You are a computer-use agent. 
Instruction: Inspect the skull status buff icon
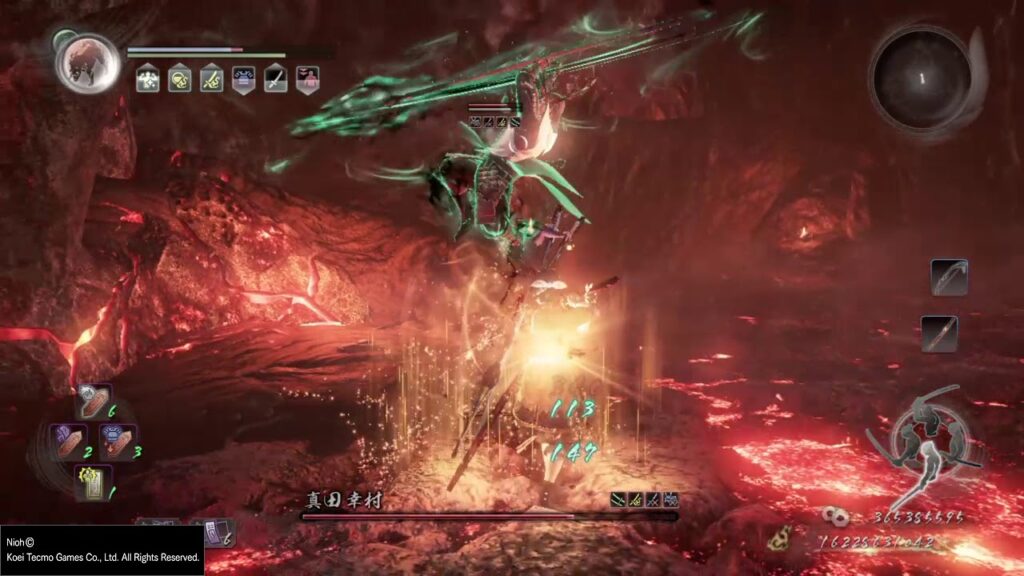pos(179,79)
